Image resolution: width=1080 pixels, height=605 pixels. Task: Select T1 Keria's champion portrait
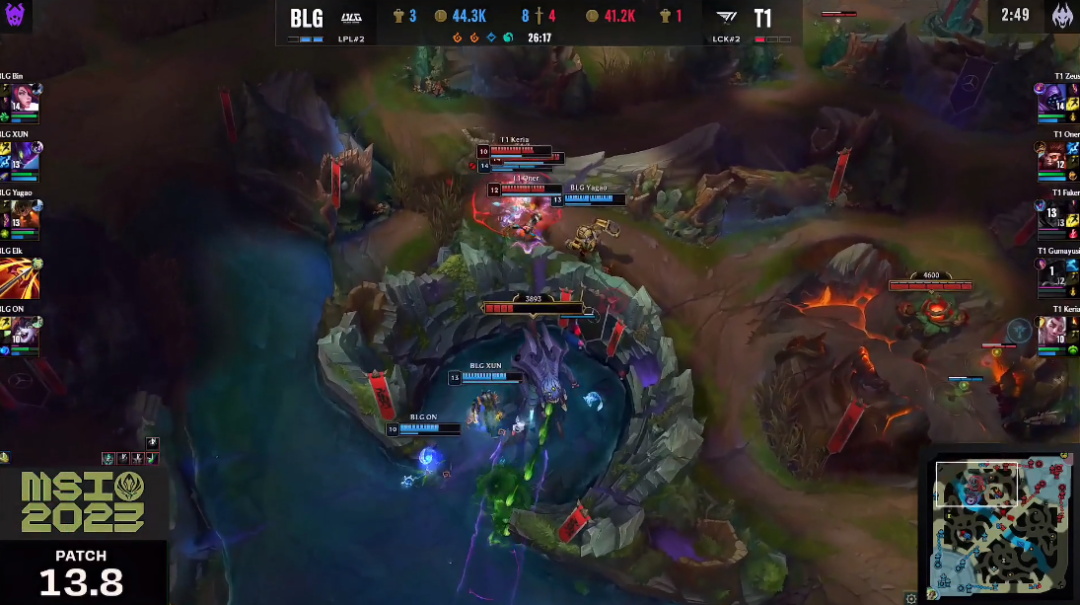(x=1052, y=331)
